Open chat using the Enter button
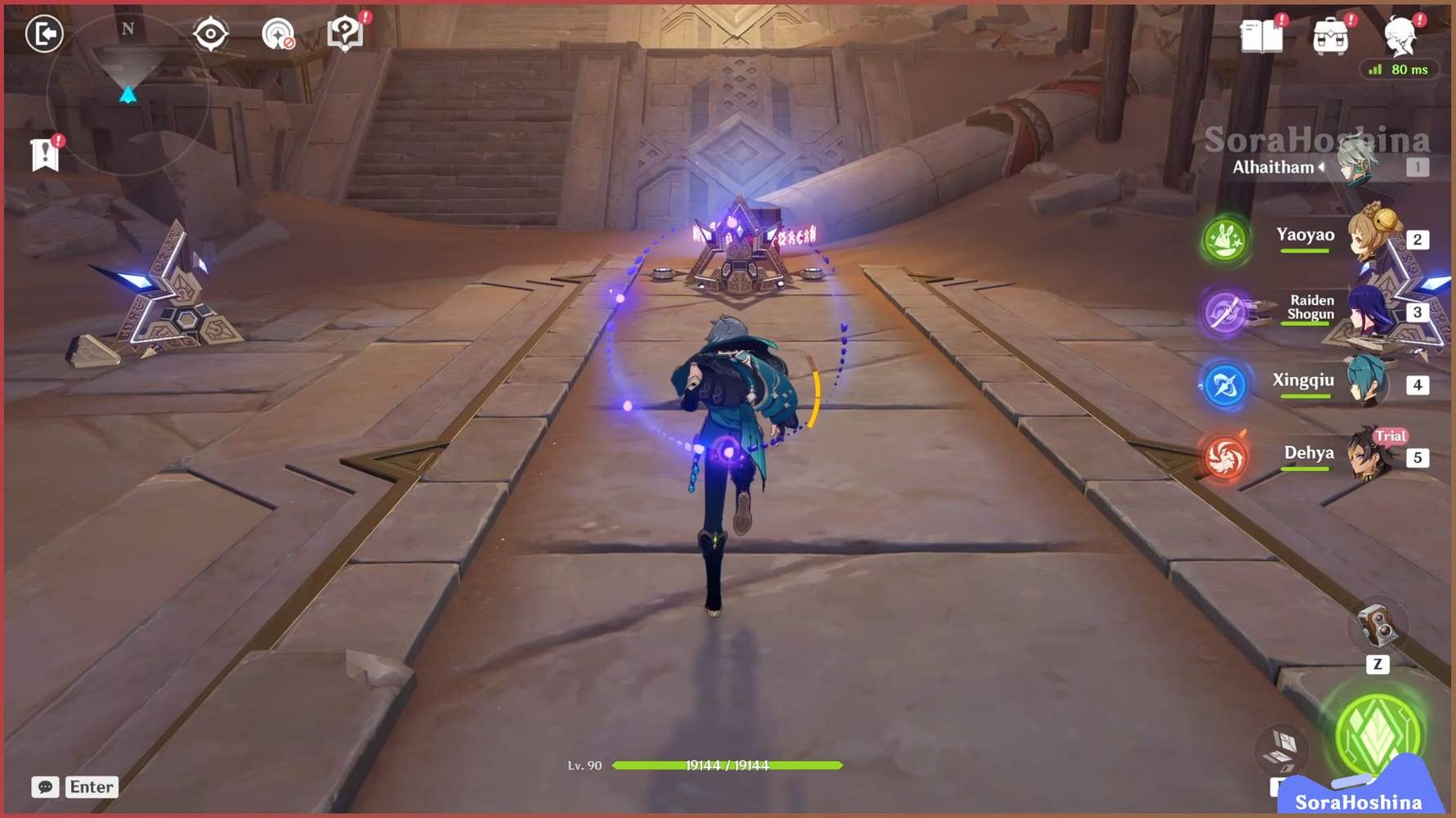The height and width of the screenshot is (818, 1456). [92, 787]
